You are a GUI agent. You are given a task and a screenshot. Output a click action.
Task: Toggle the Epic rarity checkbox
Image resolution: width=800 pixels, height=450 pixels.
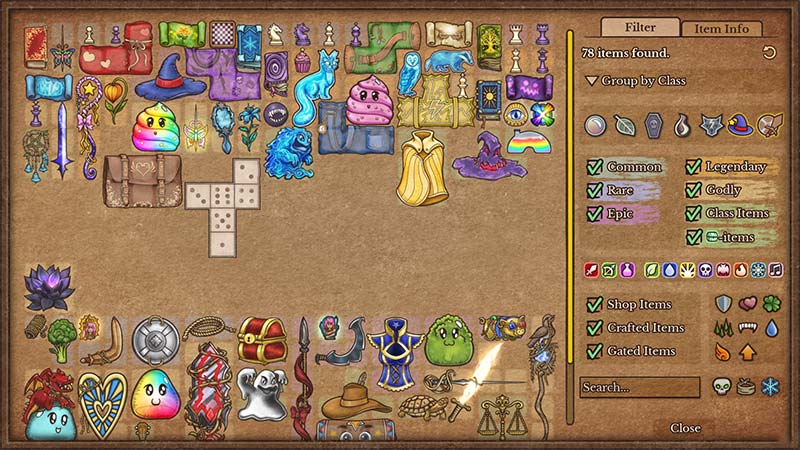595,213
